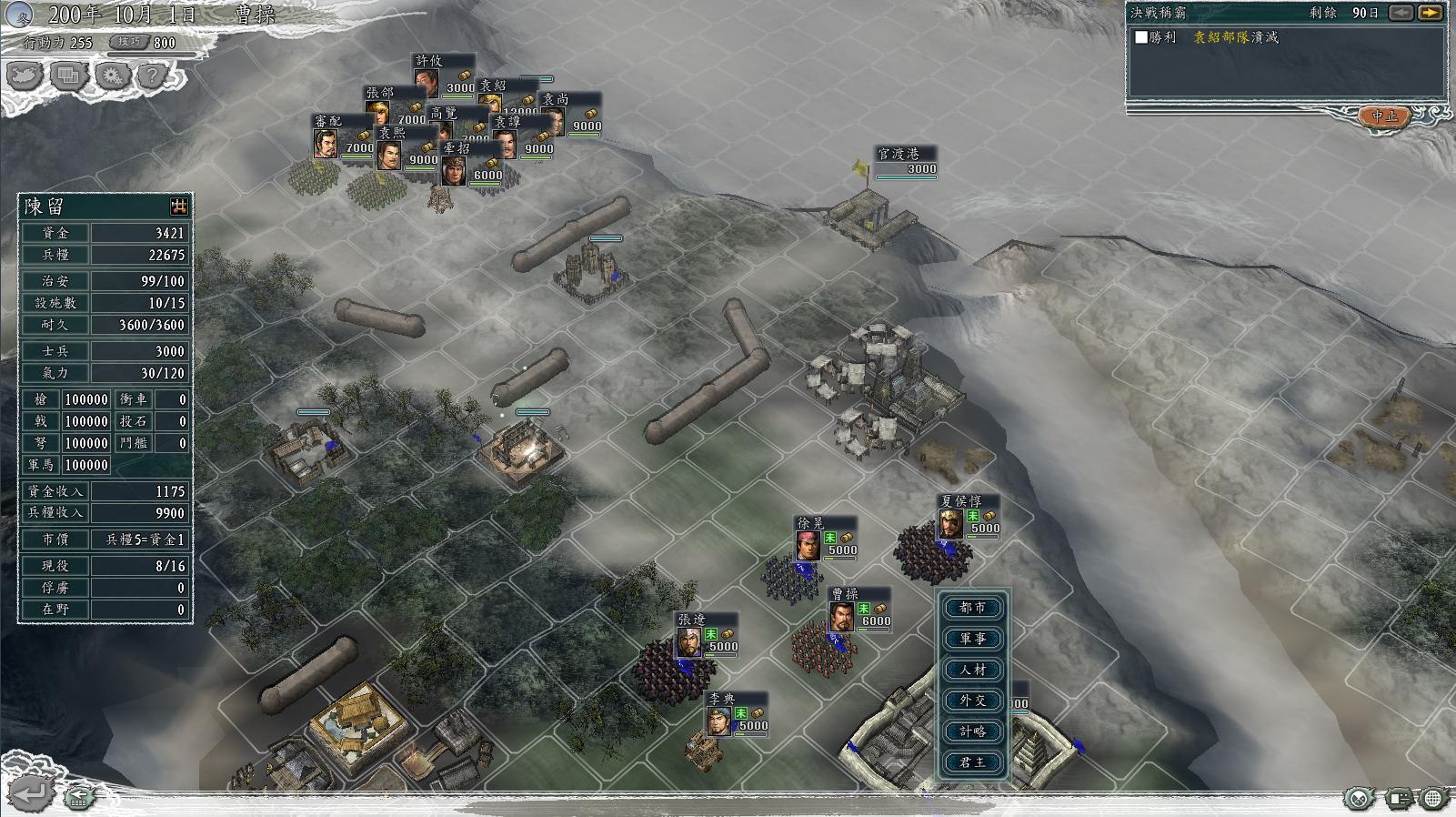Open the 都市 (City) command menu
Viewport: 1456px width, 817px height.
click(x=972, y=608)
